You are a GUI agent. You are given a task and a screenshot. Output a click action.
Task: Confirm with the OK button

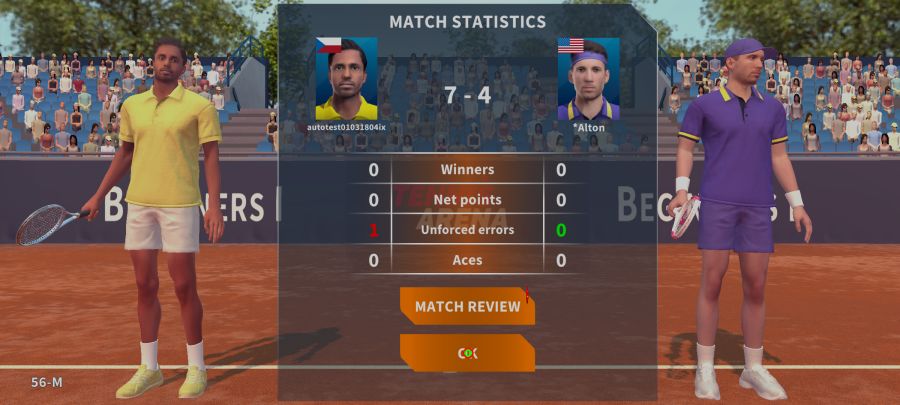467,353
